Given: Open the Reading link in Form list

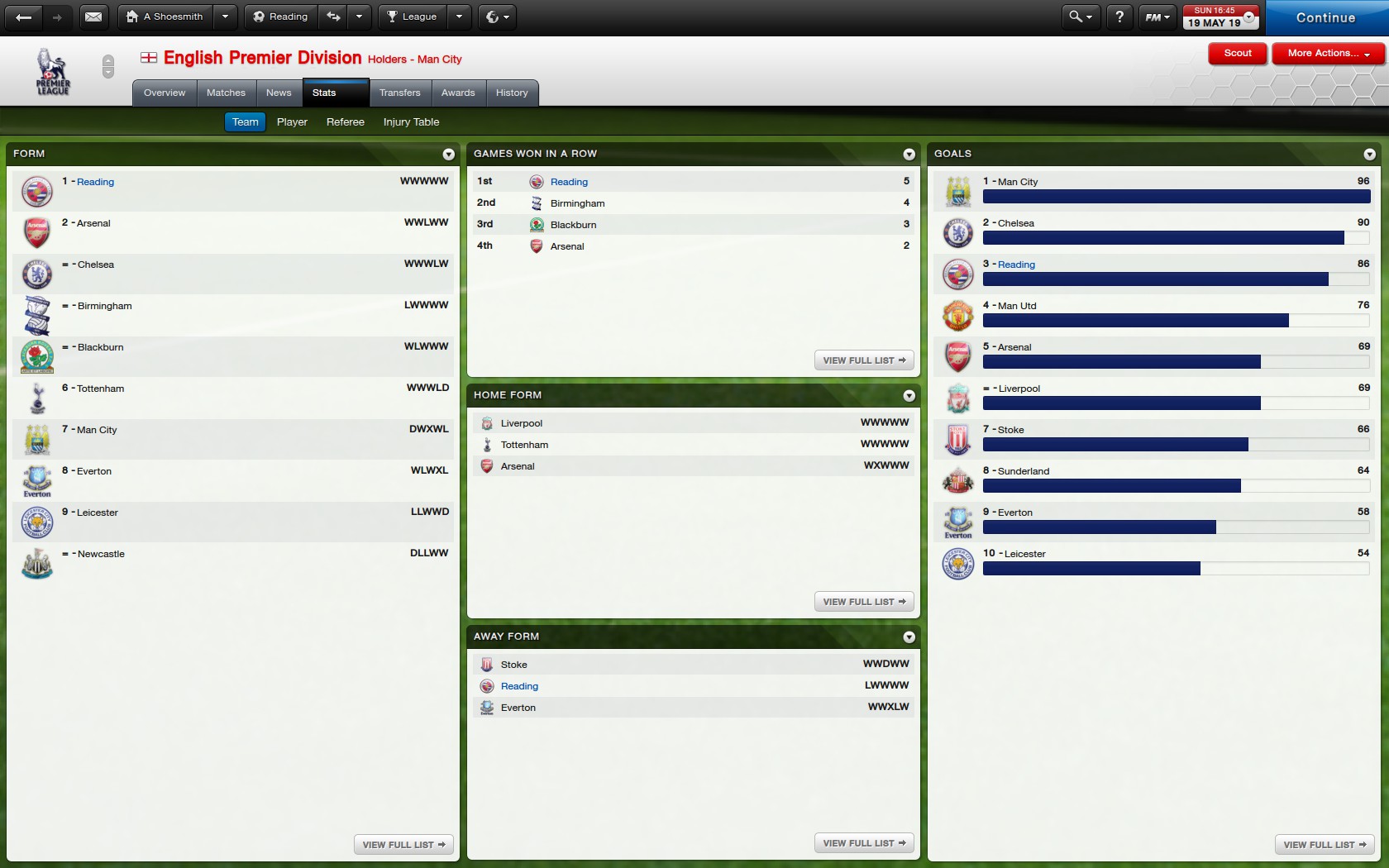Looking at the screenshot, I should pos(95,182).
